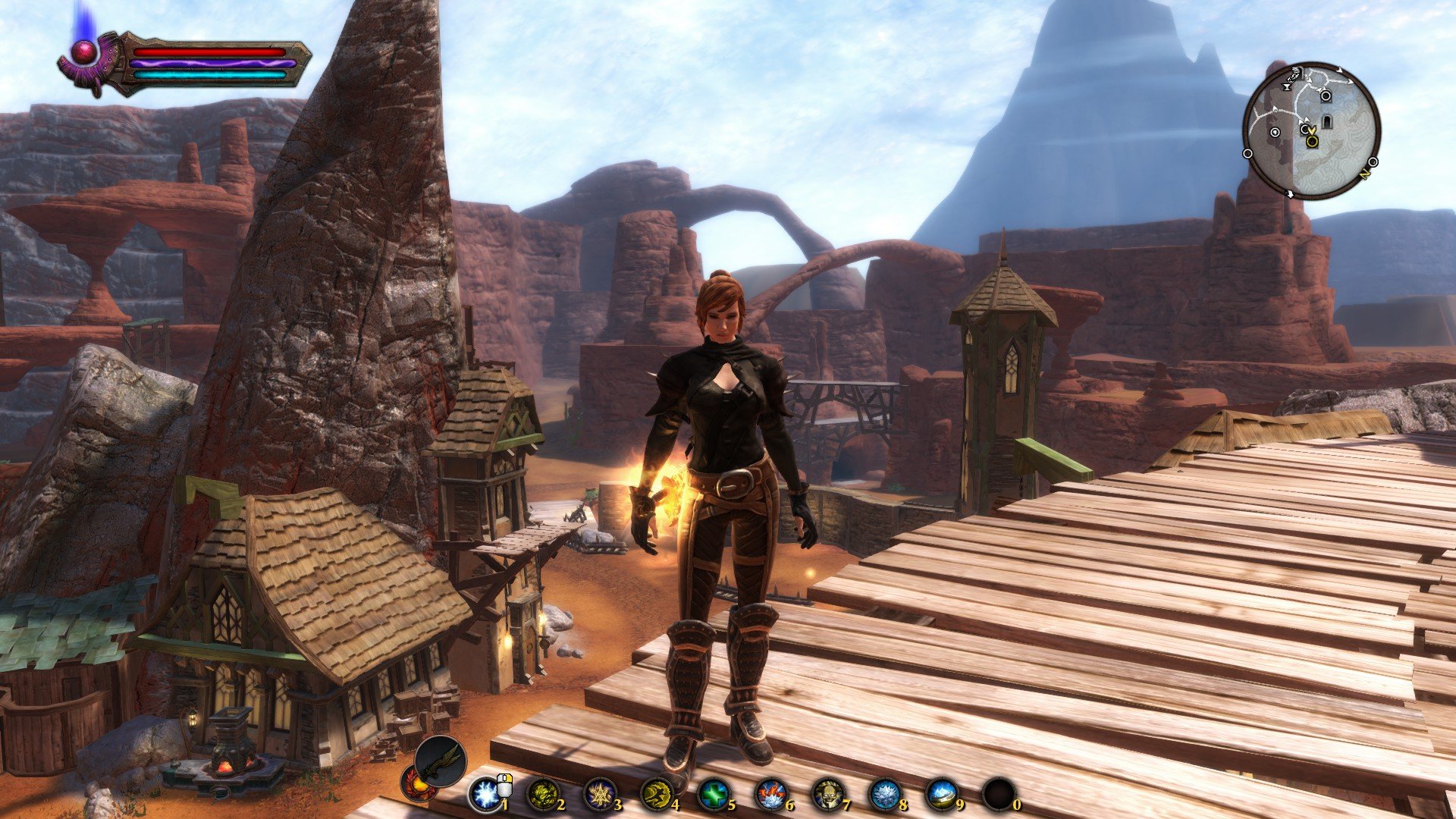This screenshot has height=819, width=1456.
Task: Open the circular minimap
Action: point(1311,130)
